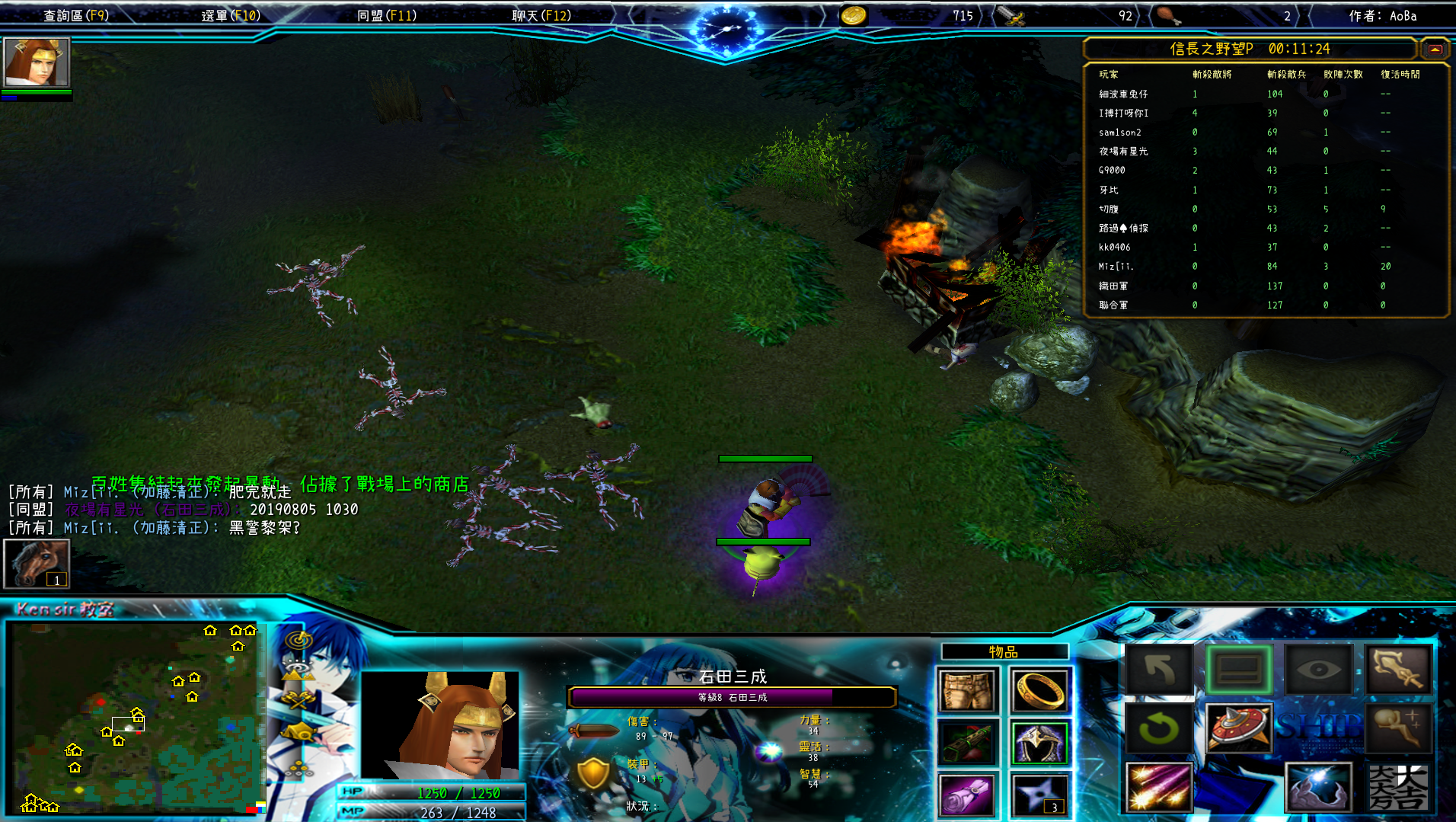1456x822 pixels.
Task: Open the 聊天 (F12) chat log
Action: (541, 15)
